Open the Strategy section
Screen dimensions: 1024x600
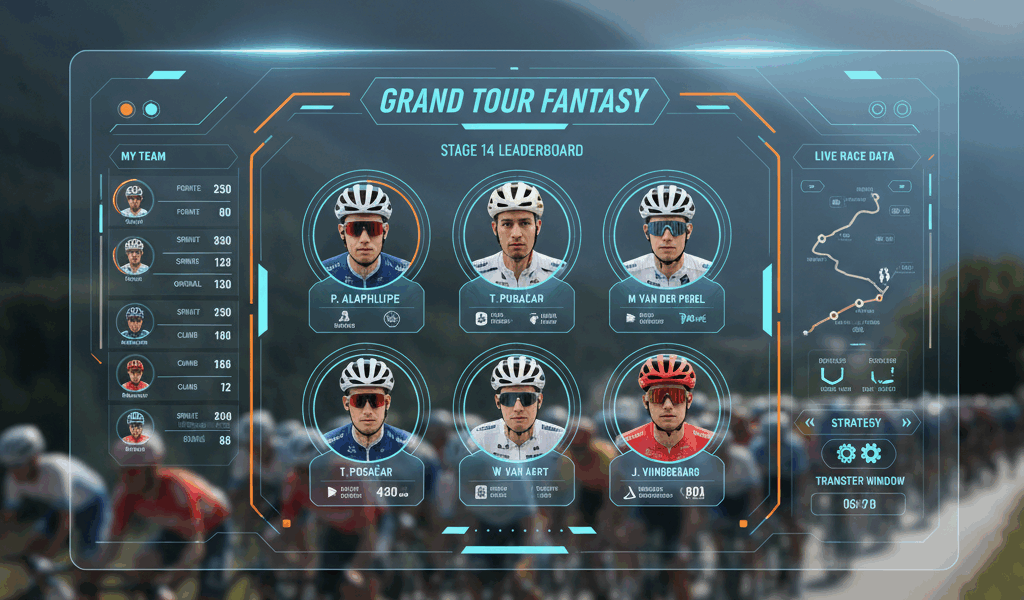856,423
